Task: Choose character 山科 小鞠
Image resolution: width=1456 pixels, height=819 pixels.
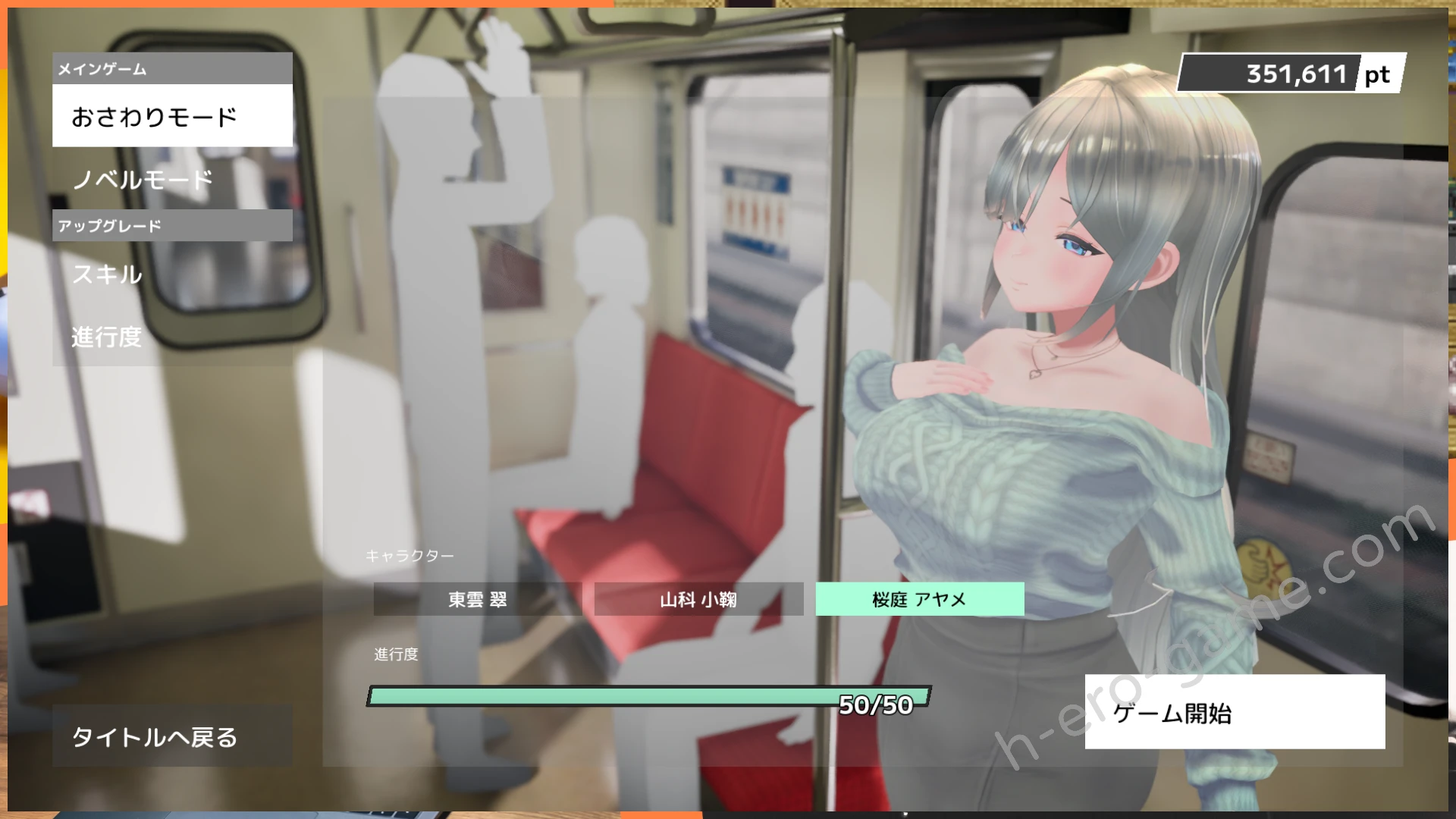Action: (698, 599)
